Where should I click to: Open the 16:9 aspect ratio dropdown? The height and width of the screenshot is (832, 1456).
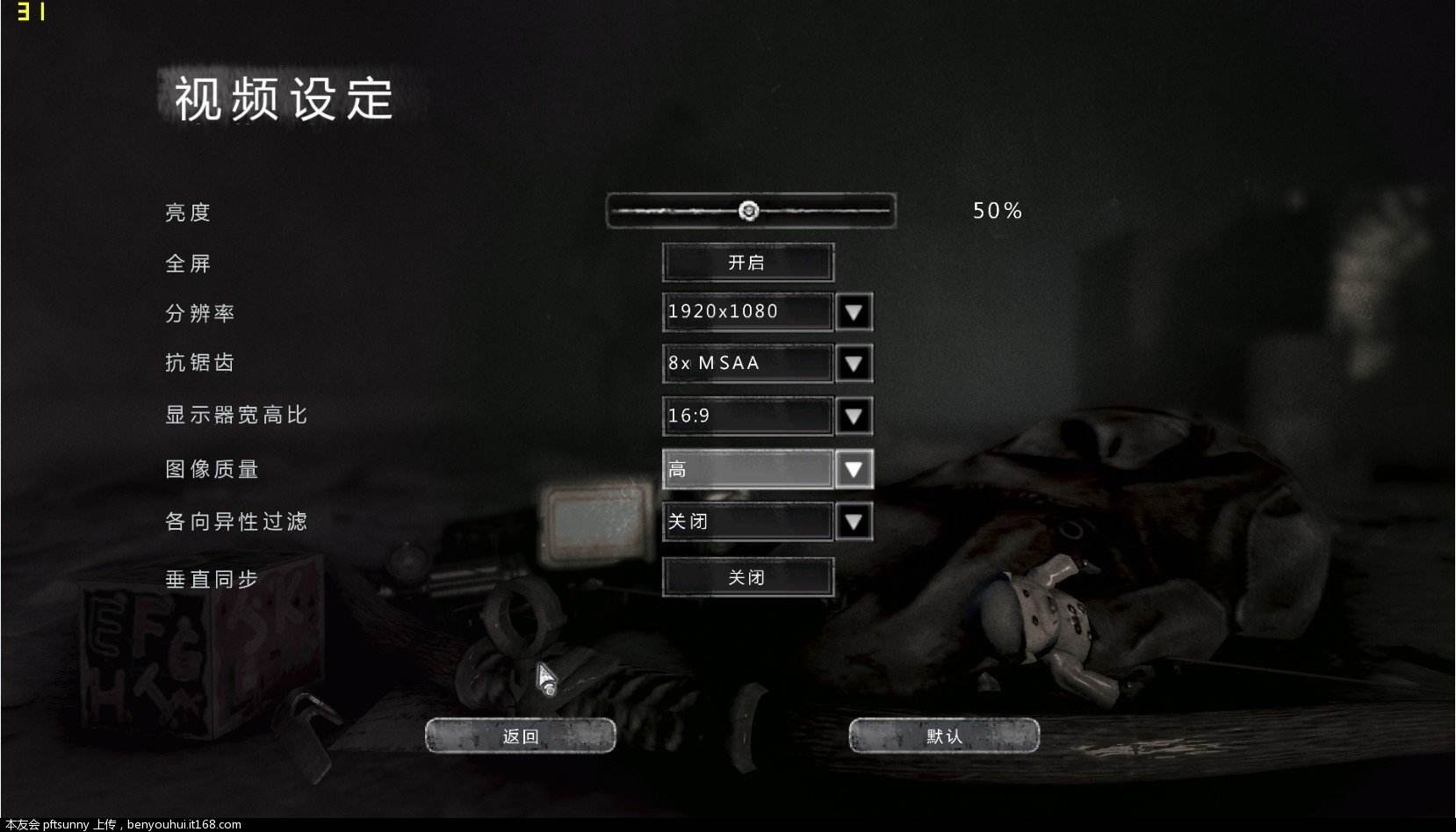[x=854, y=416]
